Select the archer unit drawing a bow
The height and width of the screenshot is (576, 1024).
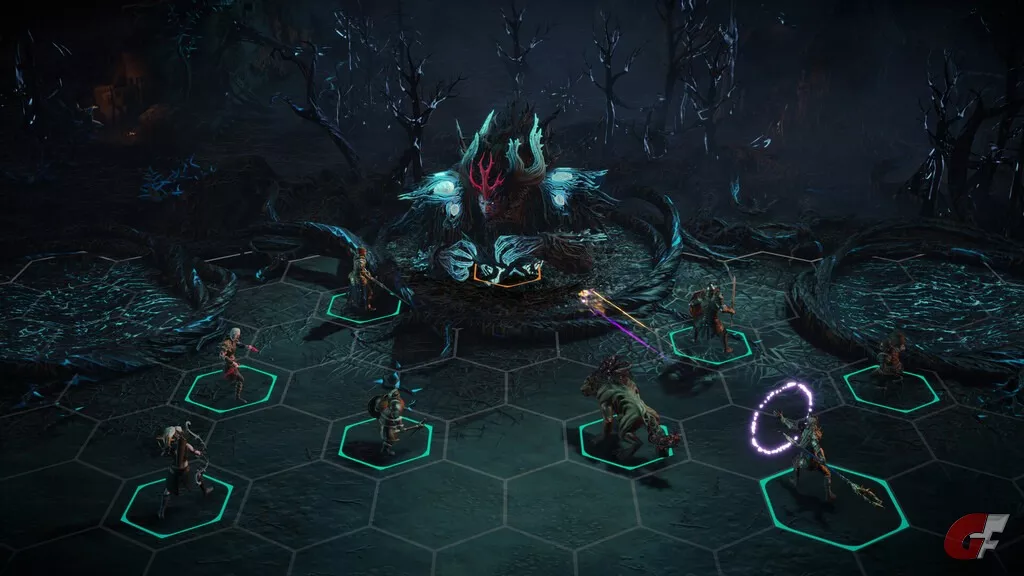pos(180,468)
